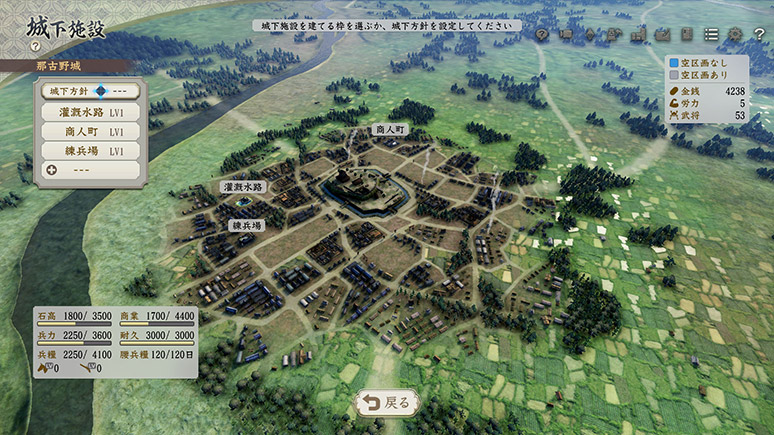This screenshot has height=435, width=774.
Task: Select the 商人町 label on the map
Action: 389,130
